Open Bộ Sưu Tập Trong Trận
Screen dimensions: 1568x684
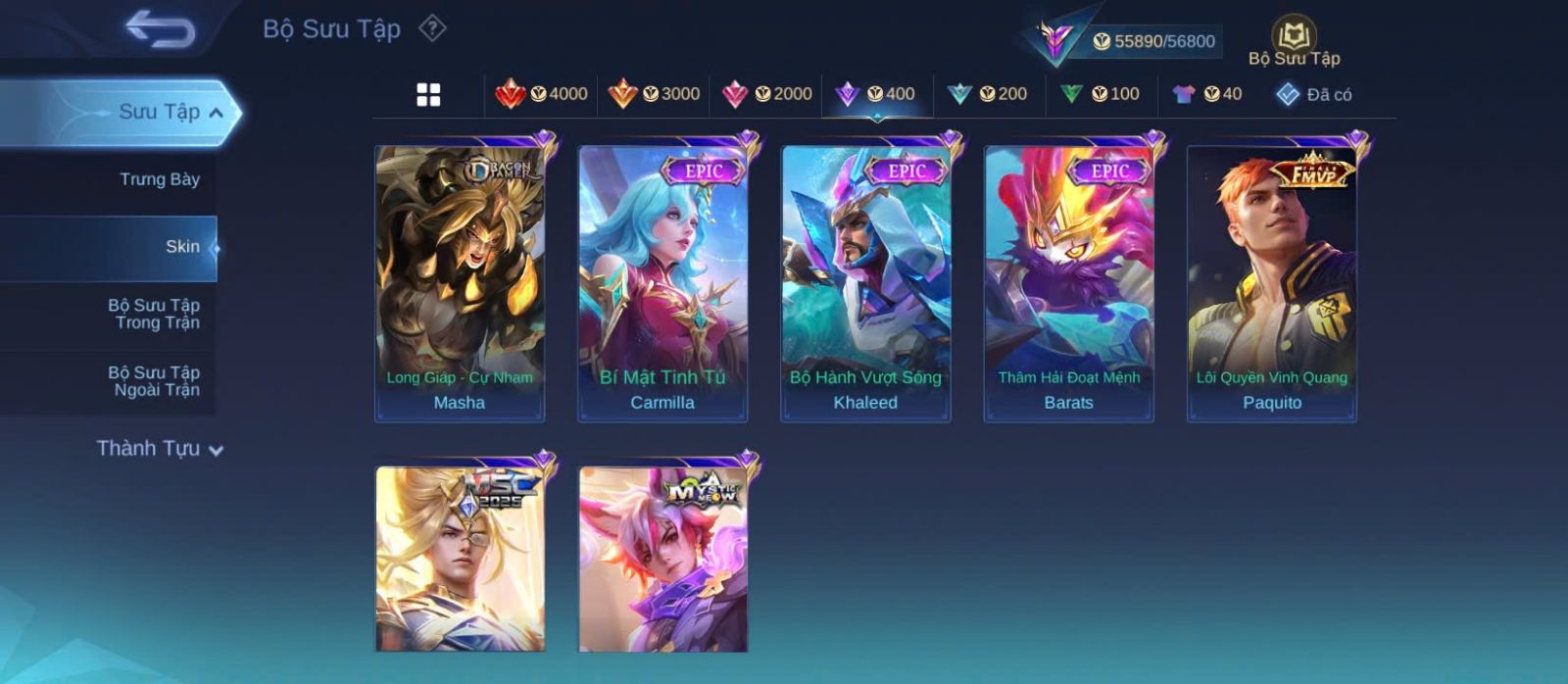tap(154, 314)
